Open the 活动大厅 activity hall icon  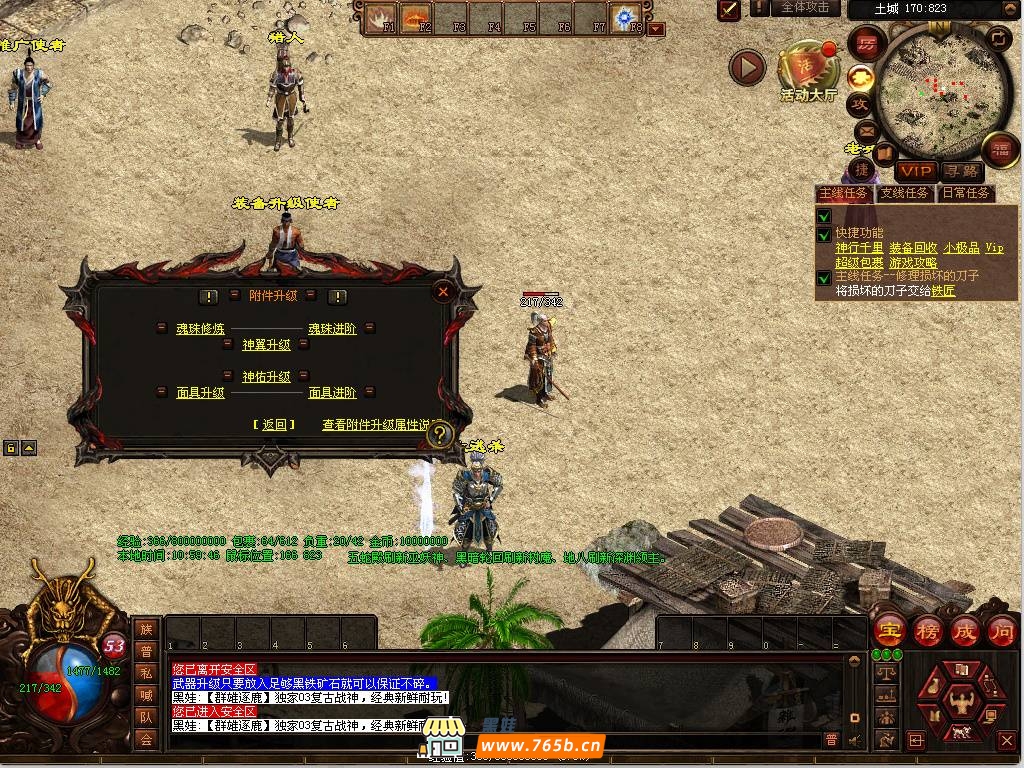(808, 70)
